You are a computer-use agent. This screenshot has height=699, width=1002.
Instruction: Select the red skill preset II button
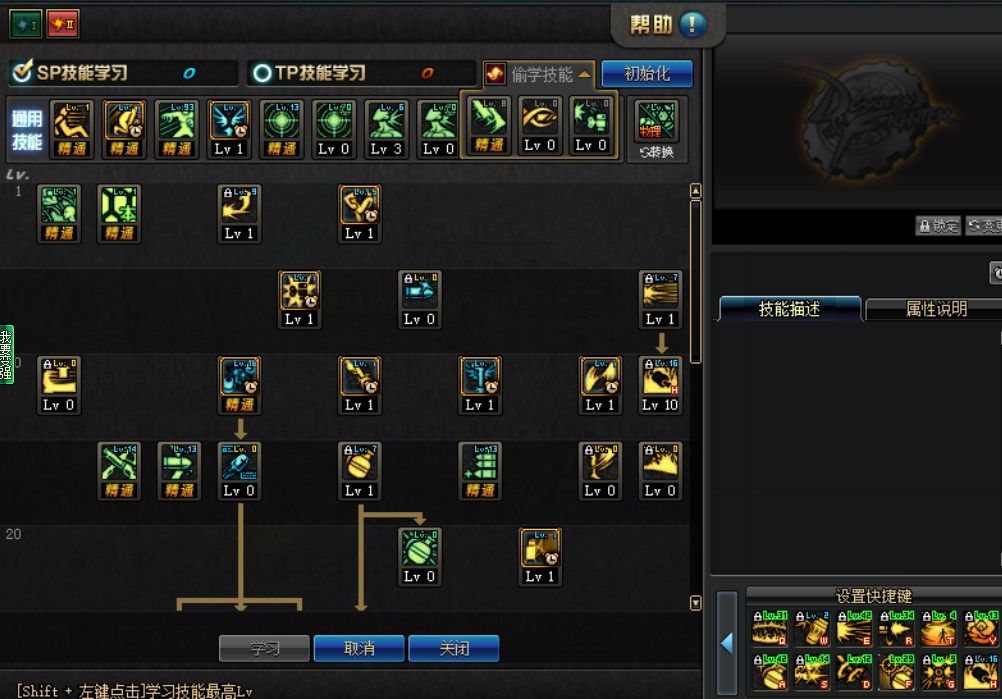coord(62,23)
